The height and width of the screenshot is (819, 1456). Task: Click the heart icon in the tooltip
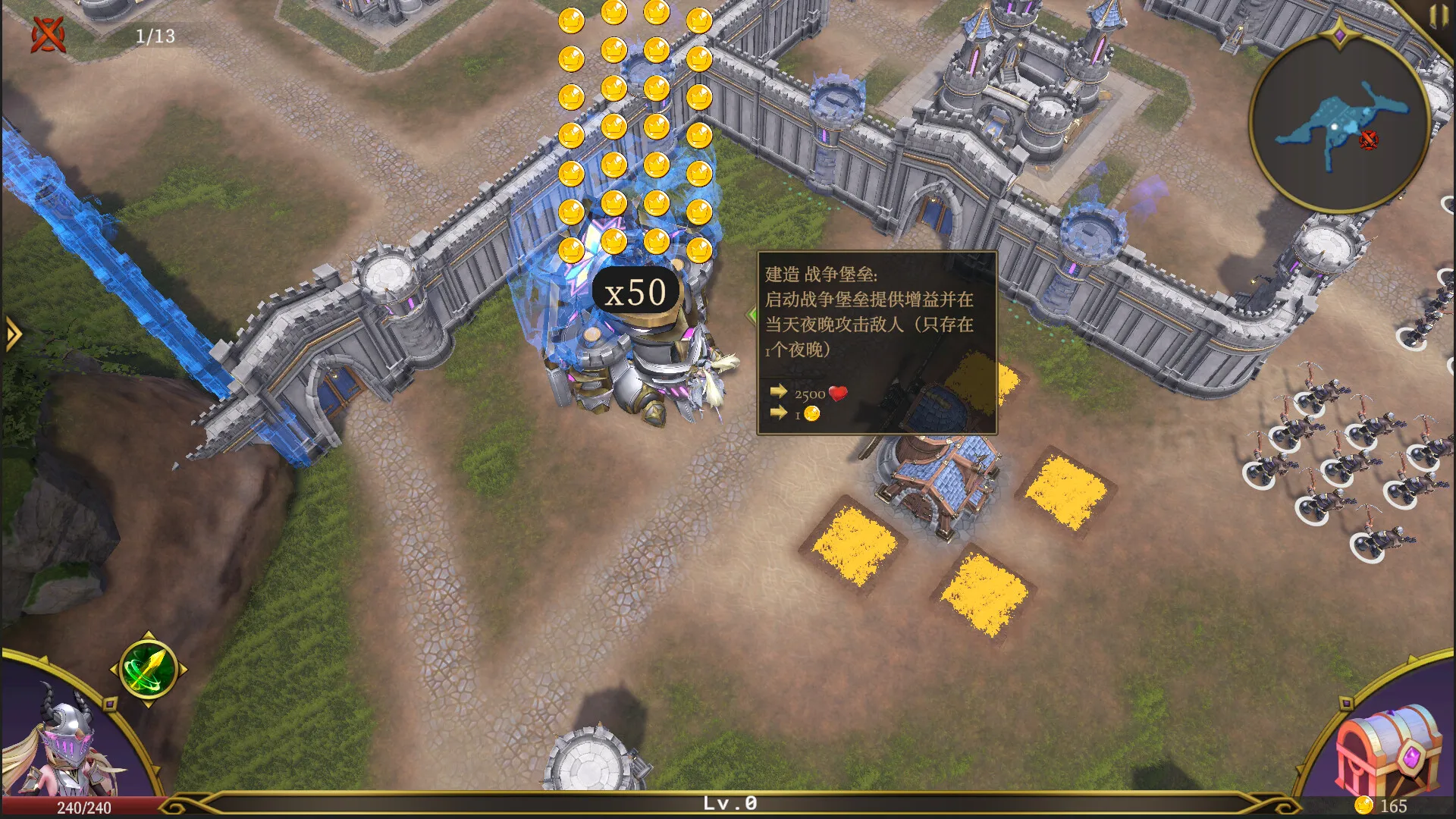pyautogui.click(x=837, y=393)
